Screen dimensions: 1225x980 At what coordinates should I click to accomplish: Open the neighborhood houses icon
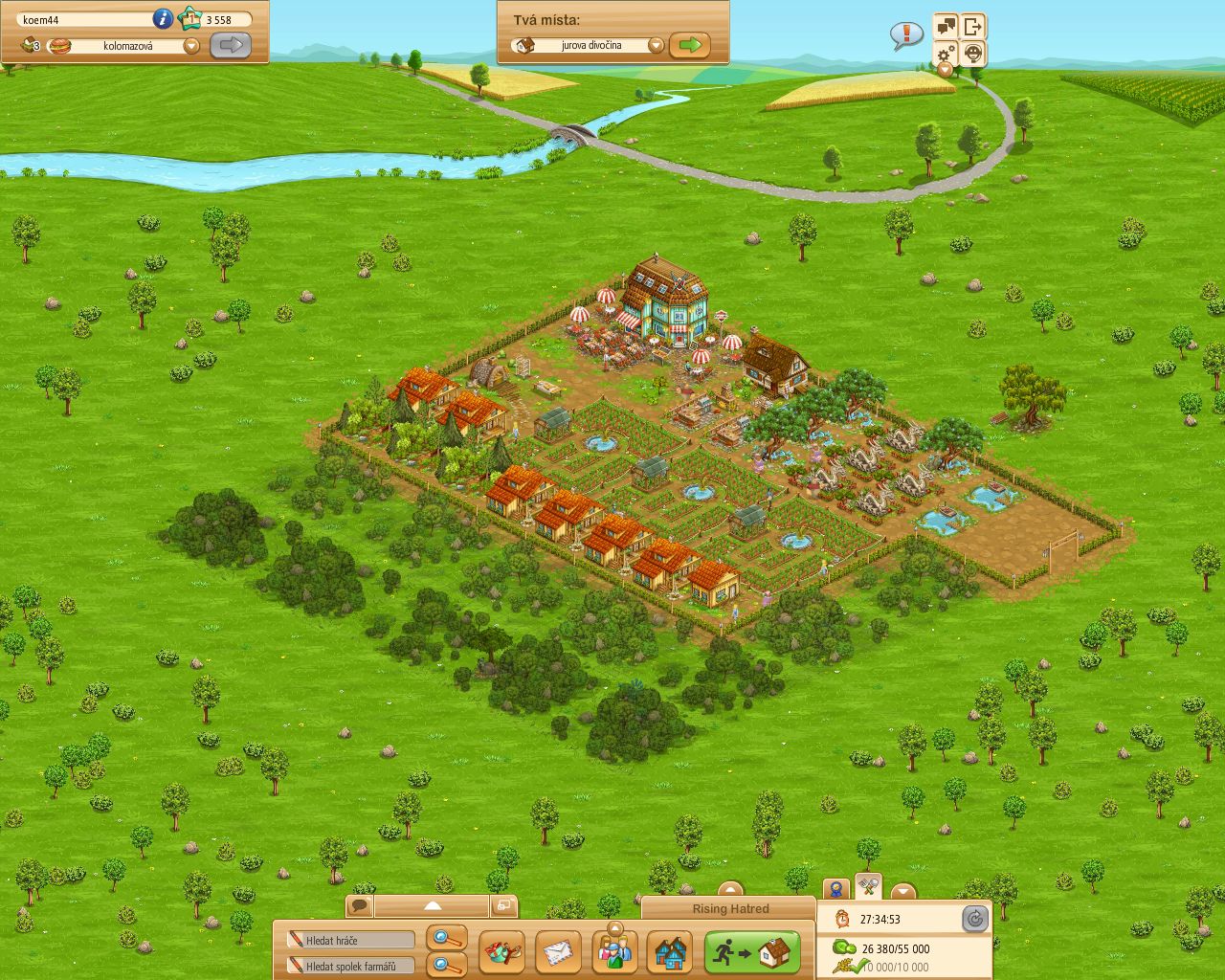(670, 952)
